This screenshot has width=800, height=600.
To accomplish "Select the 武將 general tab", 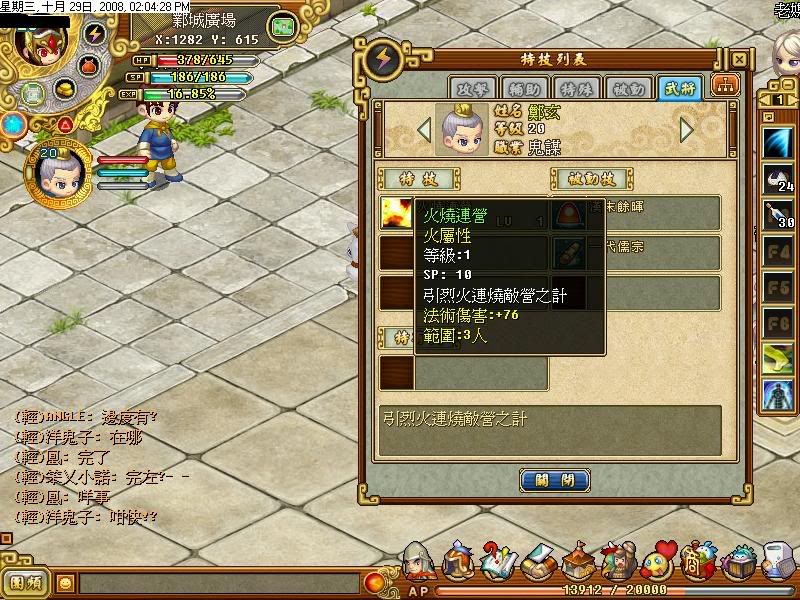I will pyautogui.click(x=679, y=88).
